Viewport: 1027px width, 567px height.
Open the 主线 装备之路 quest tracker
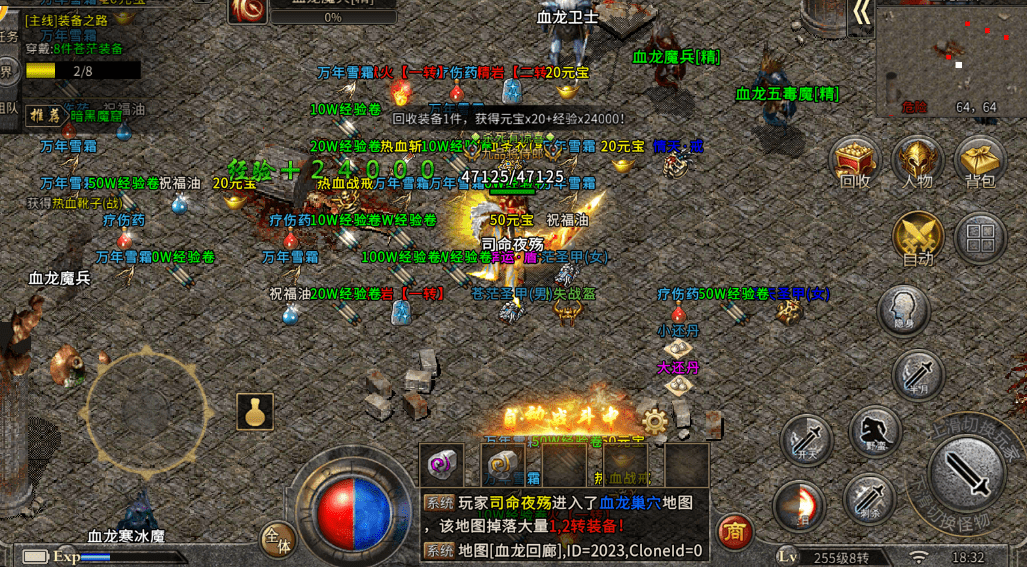coord(75,20)
